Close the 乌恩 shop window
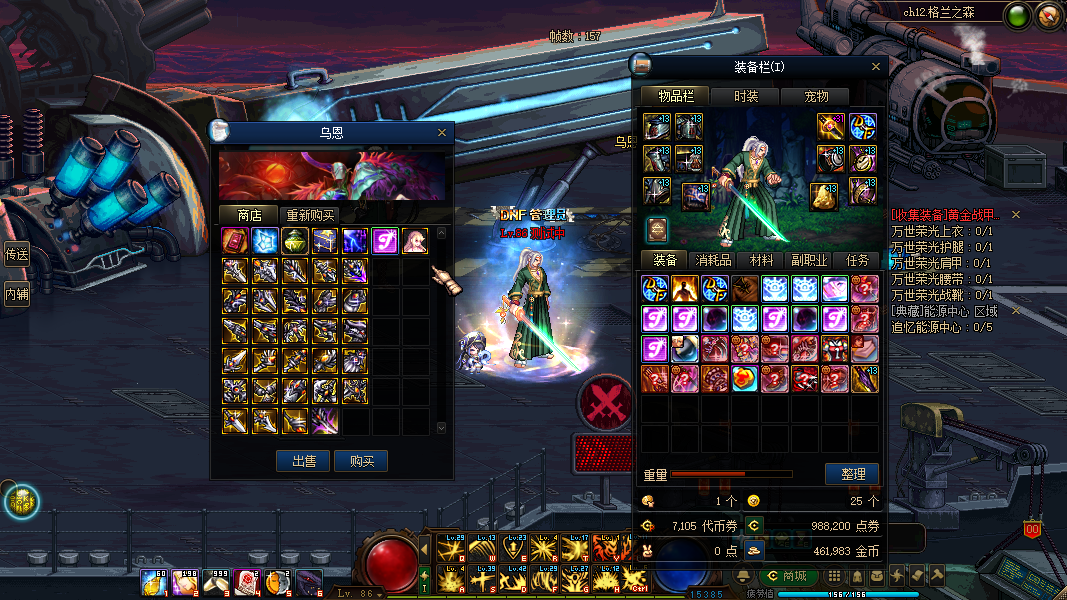This screenshot has width=1067, height=600. 442,132
